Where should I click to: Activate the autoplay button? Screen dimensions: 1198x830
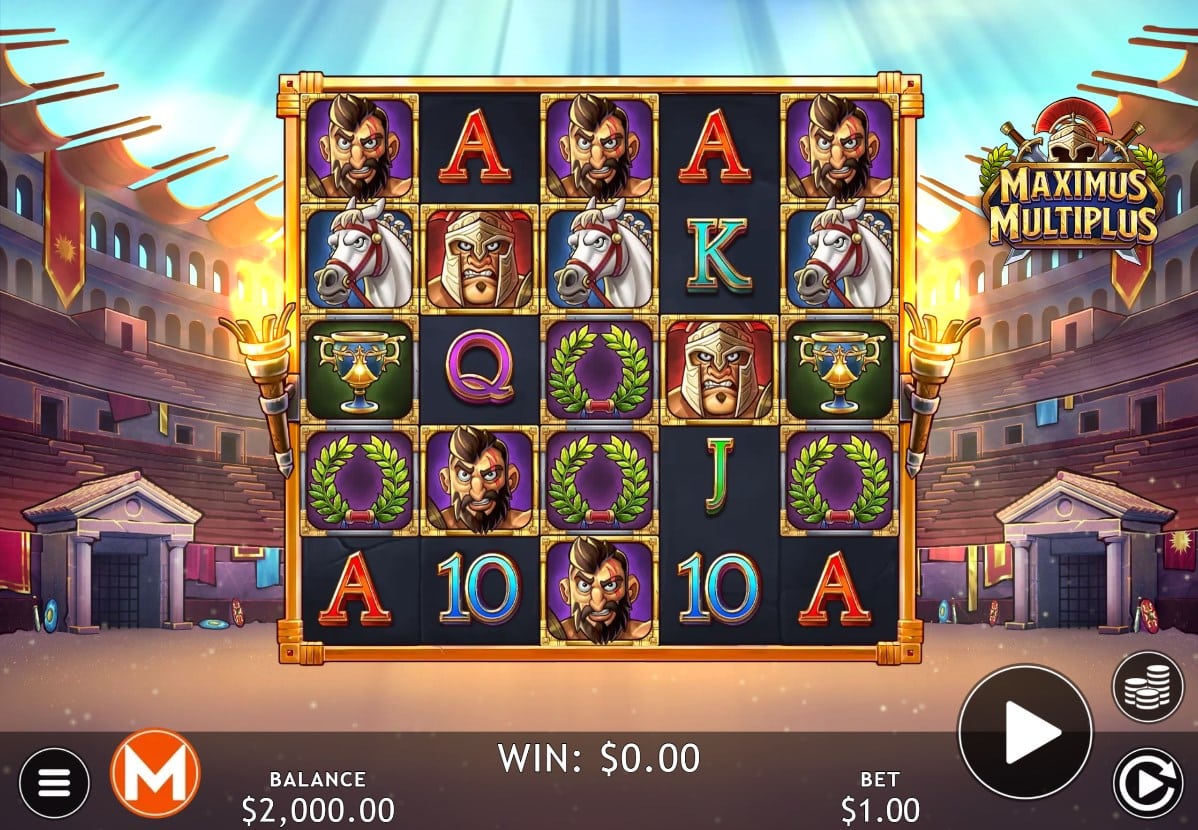[1147, 782]
